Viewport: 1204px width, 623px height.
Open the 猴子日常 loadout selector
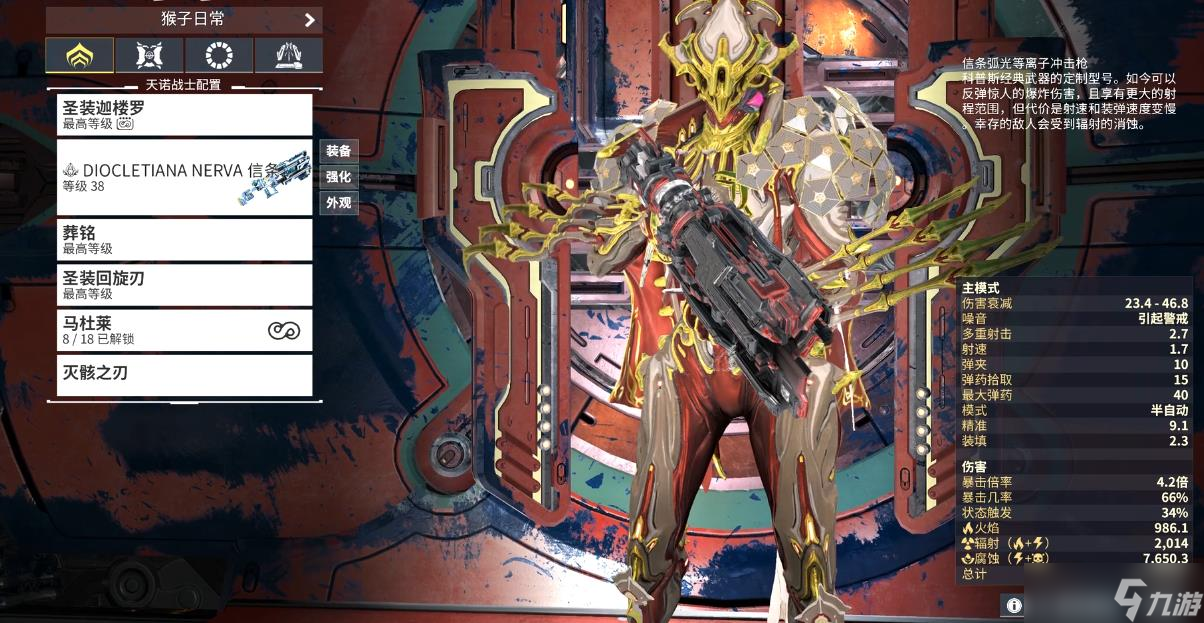184,19
